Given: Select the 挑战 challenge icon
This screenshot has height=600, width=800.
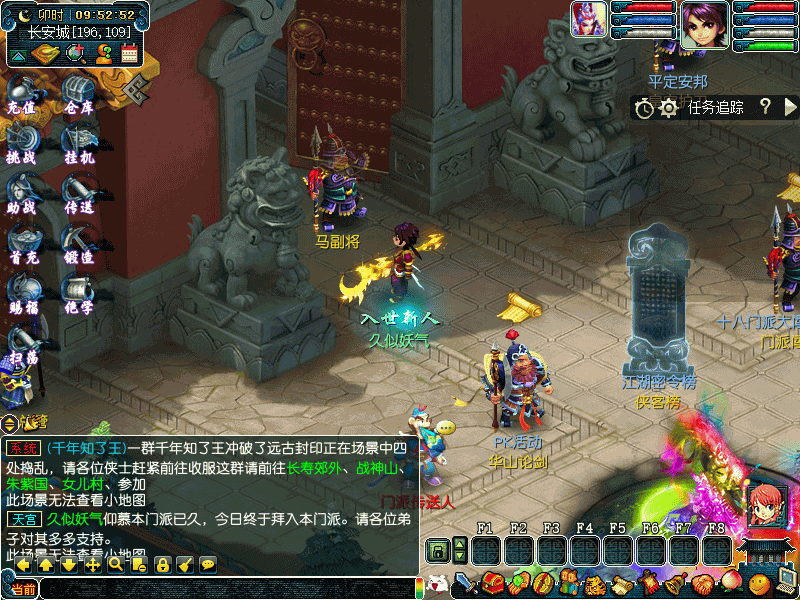Looking at the screenshot, I should click(x=21, y=144).
